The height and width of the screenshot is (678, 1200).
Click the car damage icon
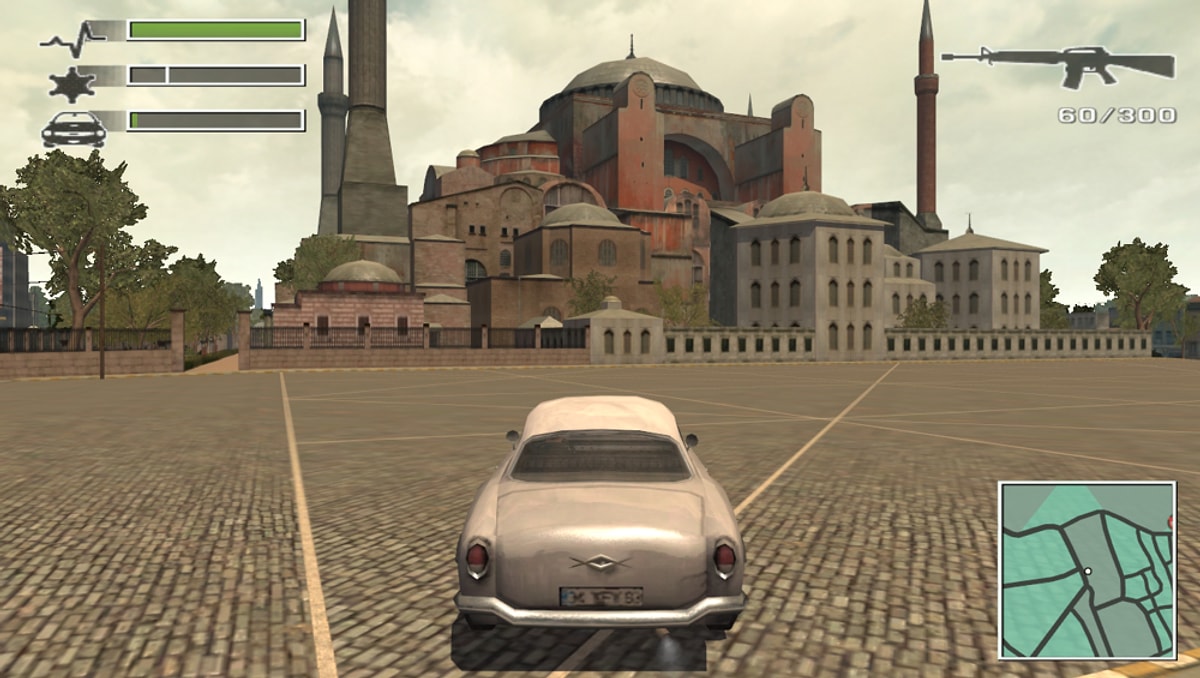pyautogui.click(x=73, y=129)
